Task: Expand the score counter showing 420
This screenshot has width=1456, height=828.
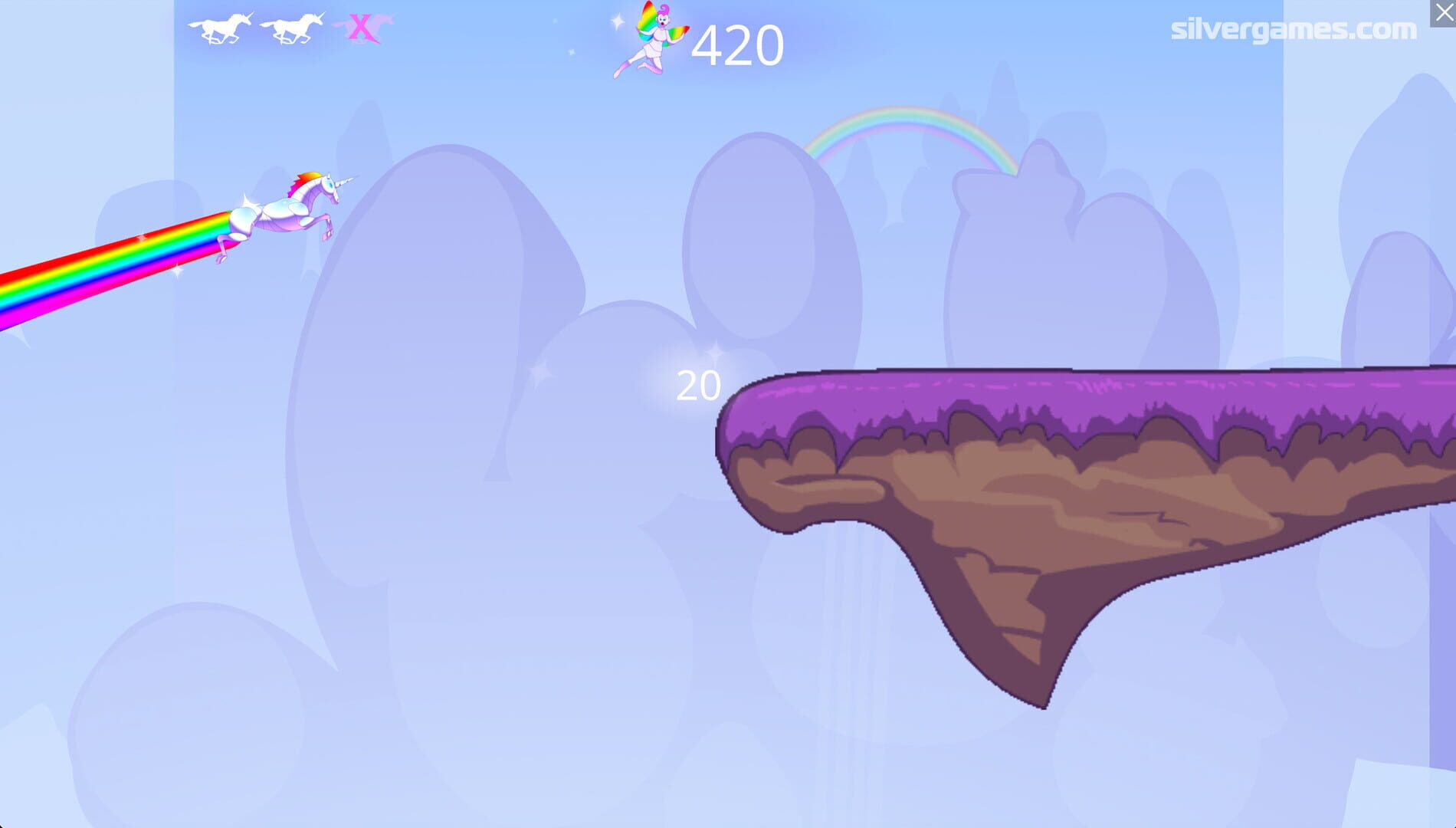Action: [x=737, y=44]
